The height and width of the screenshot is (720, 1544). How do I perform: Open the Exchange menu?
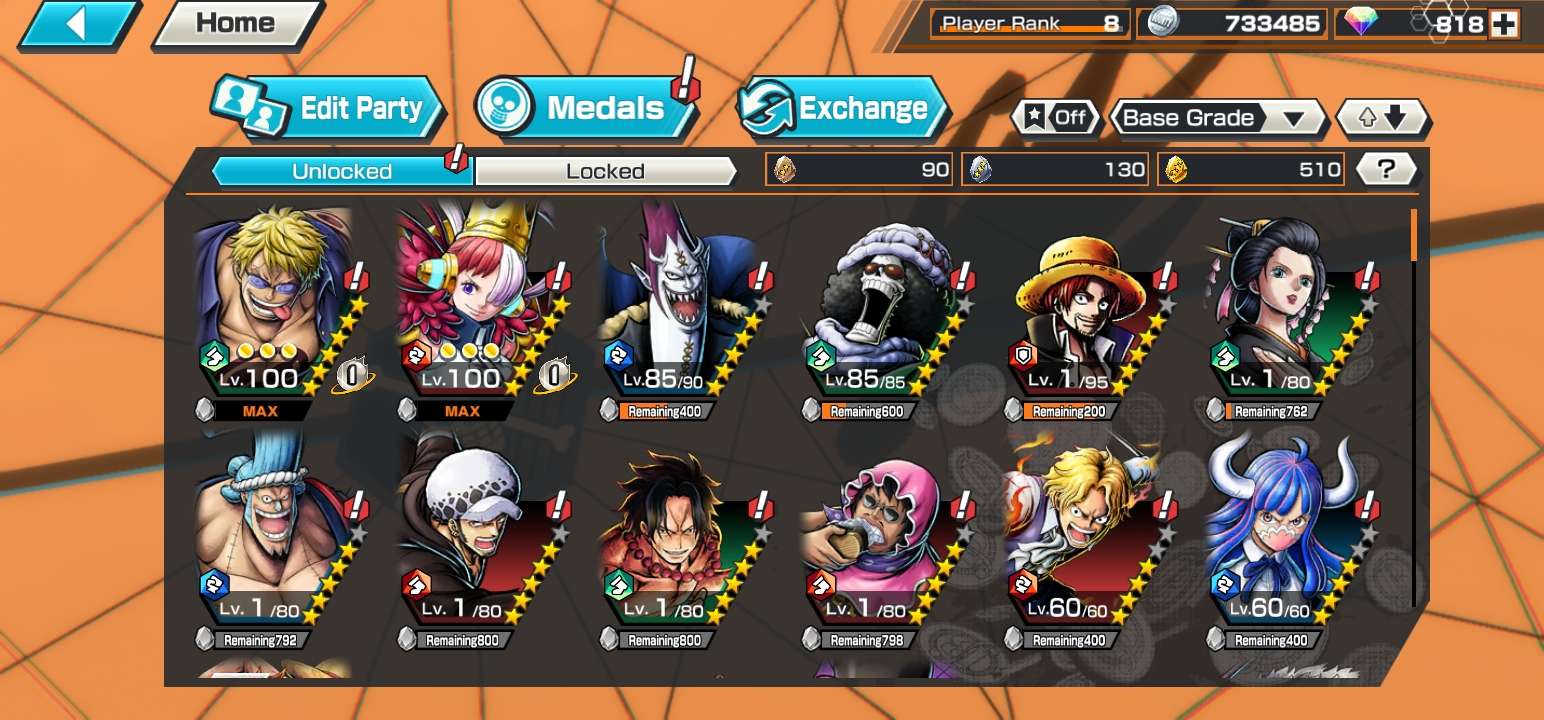click(x=845, y=108)
